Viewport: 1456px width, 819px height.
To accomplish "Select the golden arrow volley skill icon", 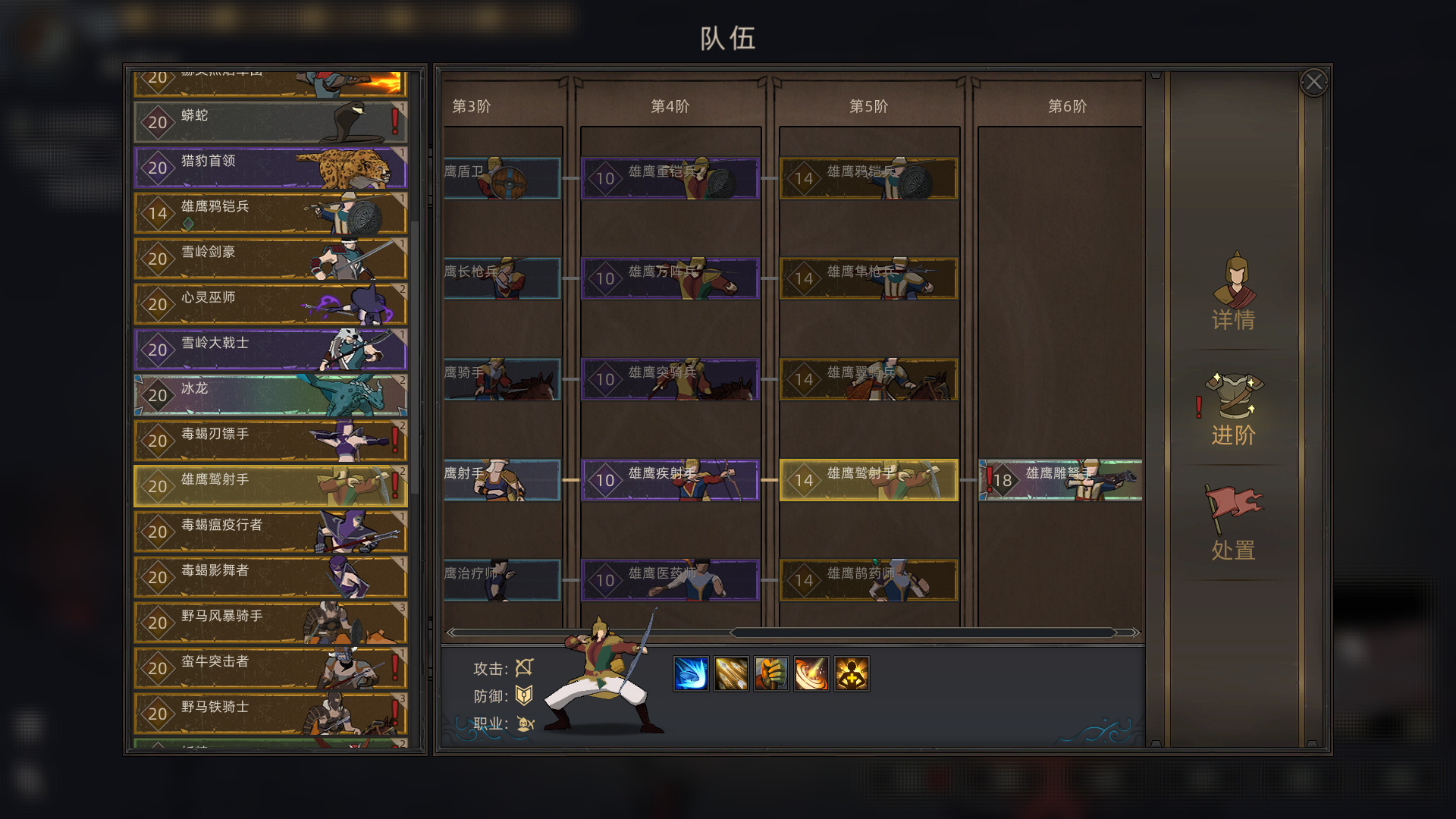I will coord(733,673).
